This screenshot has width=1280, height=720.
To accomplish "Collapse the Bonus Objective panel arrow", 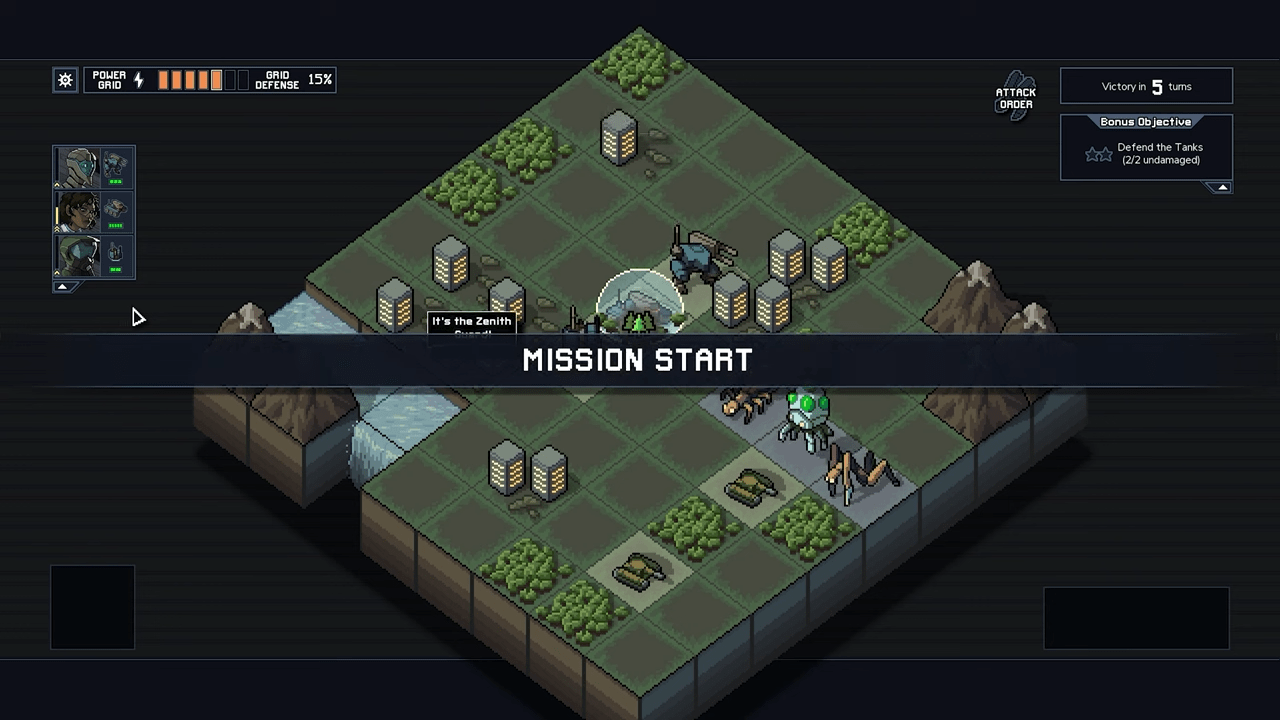I will tap(1221, 188).
